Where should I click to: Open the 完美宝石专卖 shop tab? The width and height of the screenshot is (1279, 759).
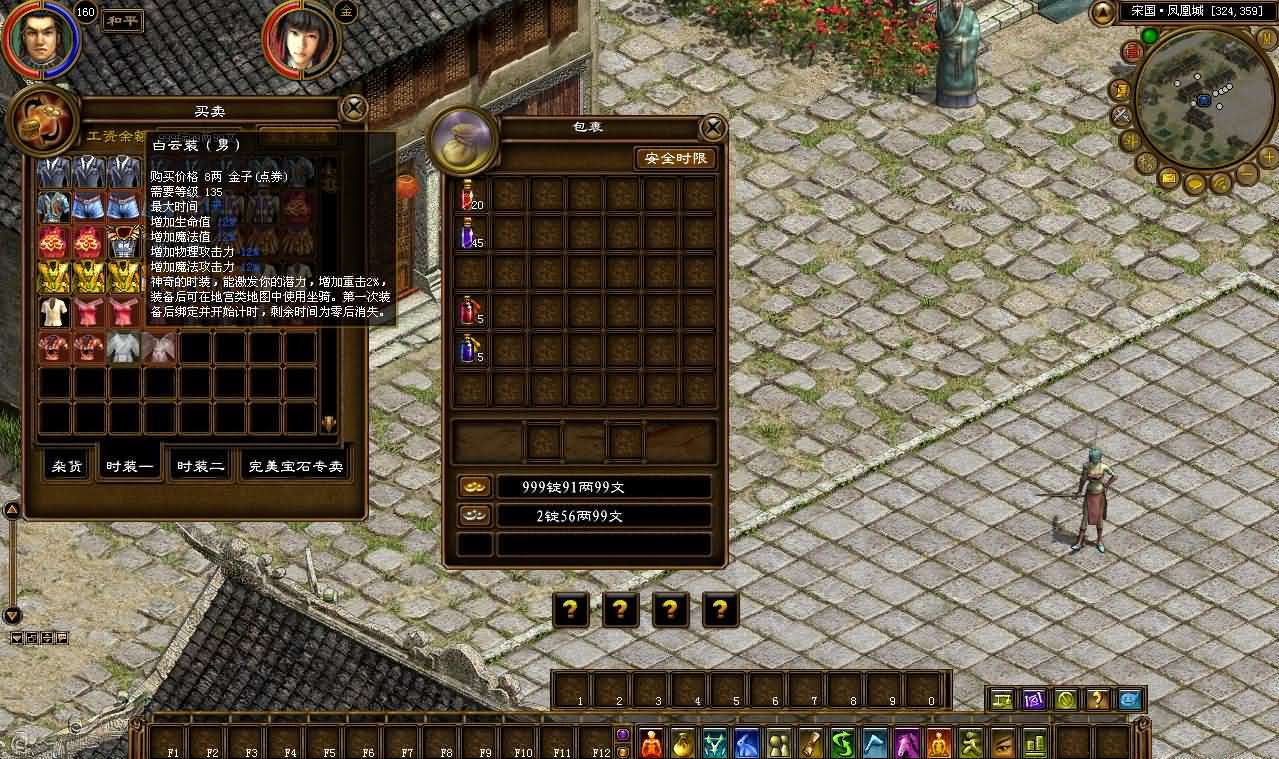tap(295, 466)
